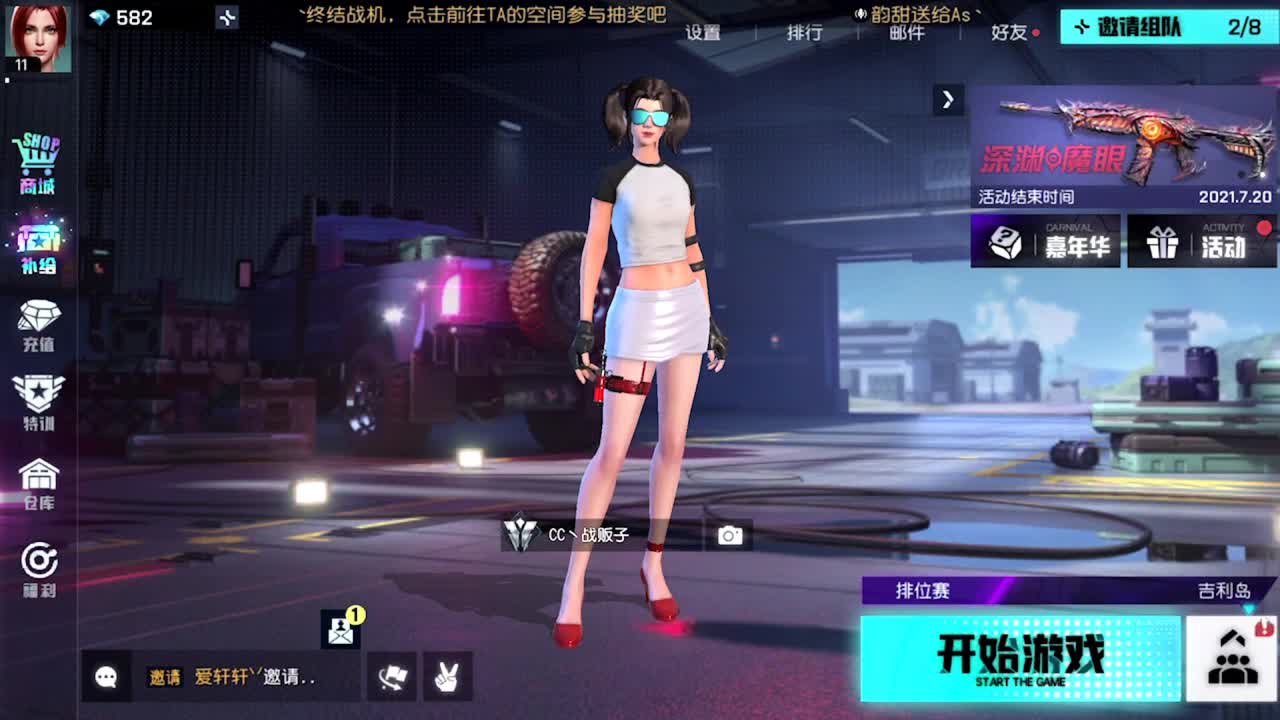
Task: Open the invitation envelope with badge 1
Action: (339, 631)
